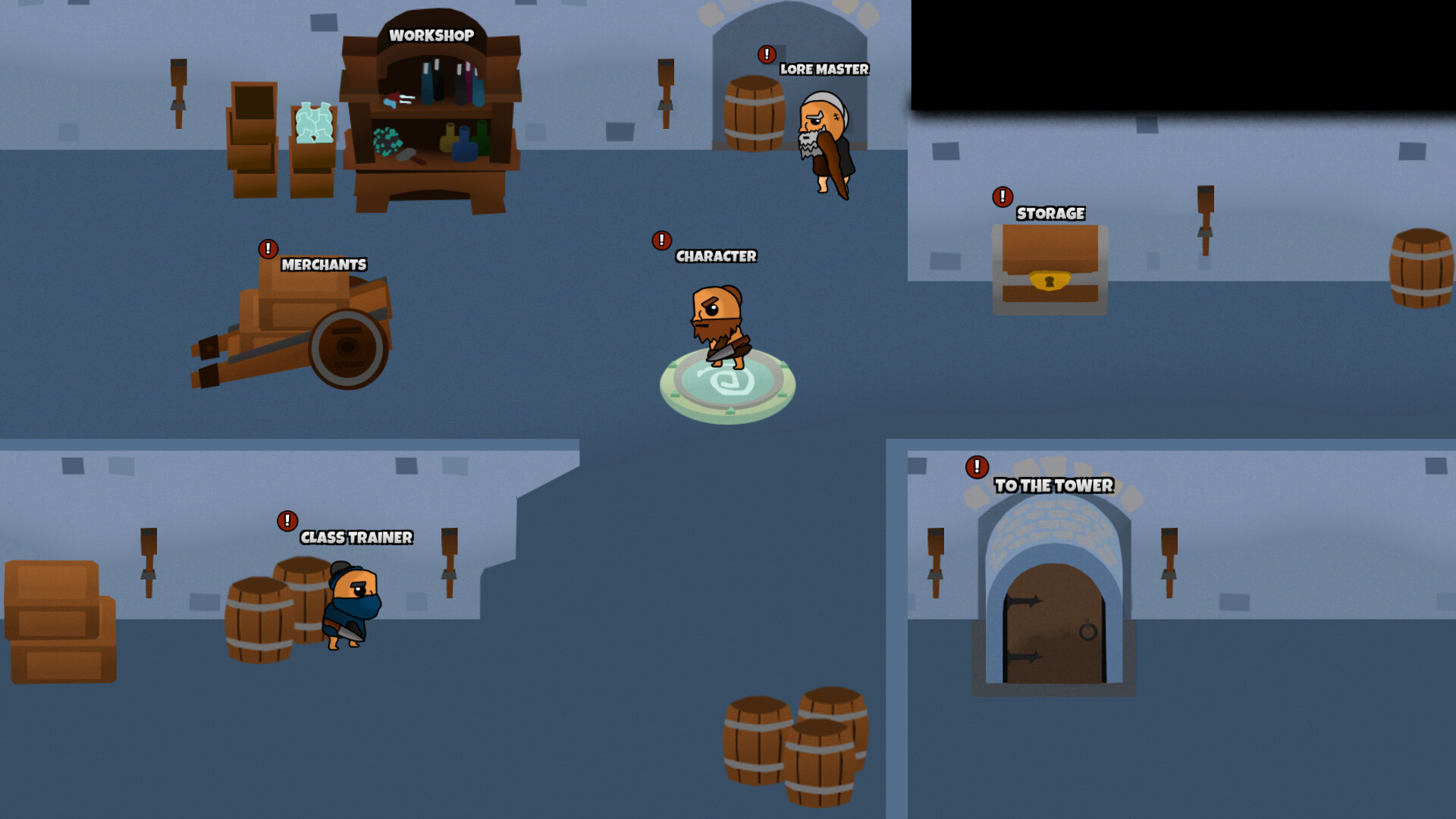Click the exclamation icon above the Storage chest
Screen dimensions: 1456x819
point(1003,197)
